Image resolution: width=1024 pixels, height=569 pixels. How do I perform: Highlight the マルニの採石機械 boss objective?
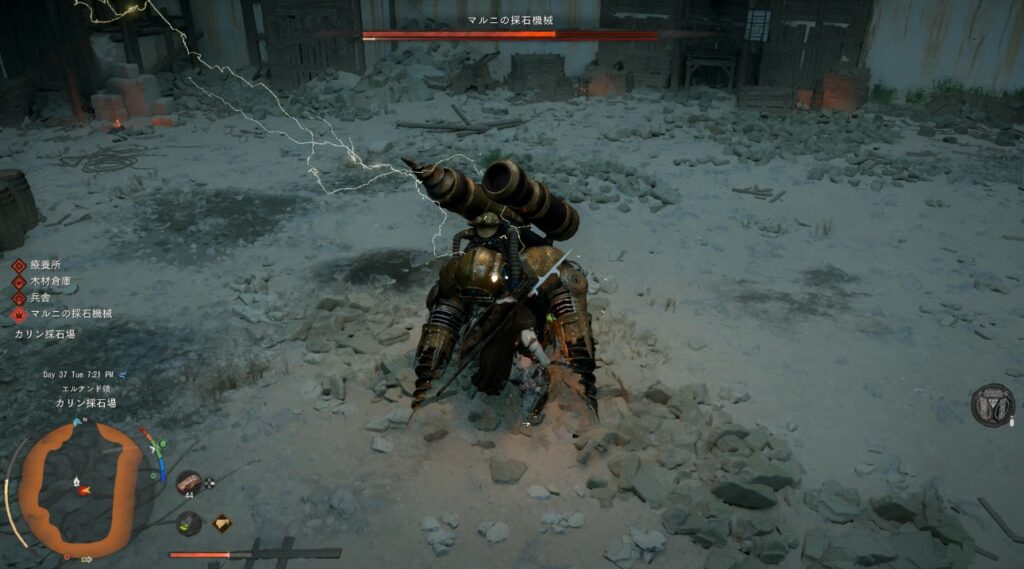pyautogui.click(x=69, y=314)
